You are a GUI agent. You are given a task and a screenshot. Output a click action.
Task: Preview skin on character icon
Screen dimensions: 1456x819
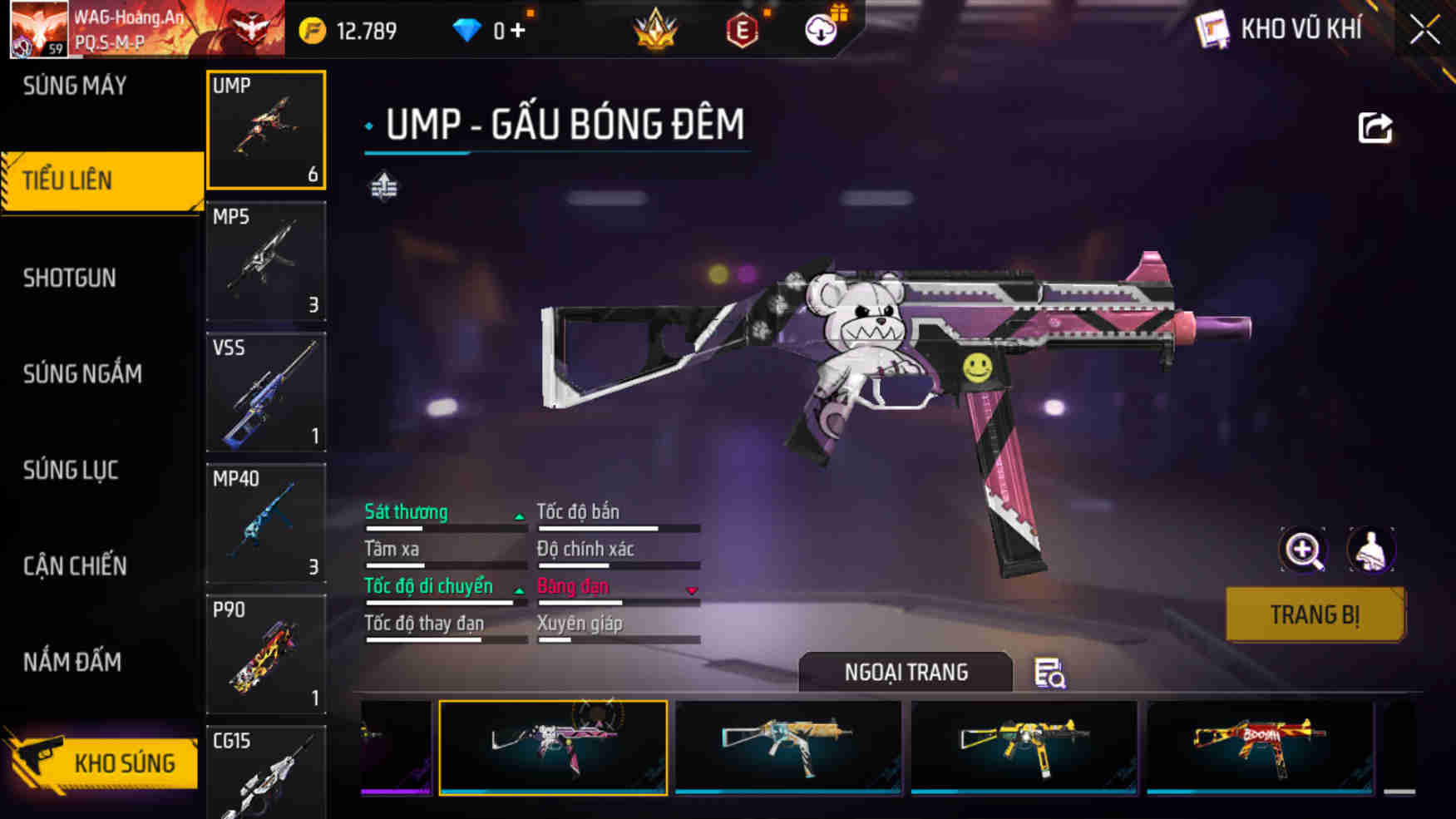click(x=1370, y=550)
